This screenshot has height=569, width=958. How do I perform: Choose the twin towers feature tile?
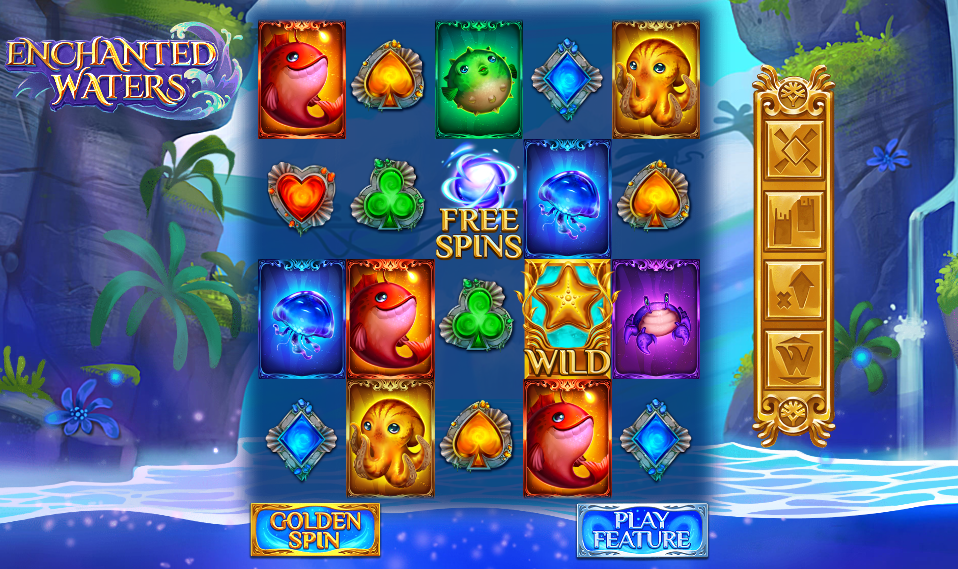tap(794, 219)
